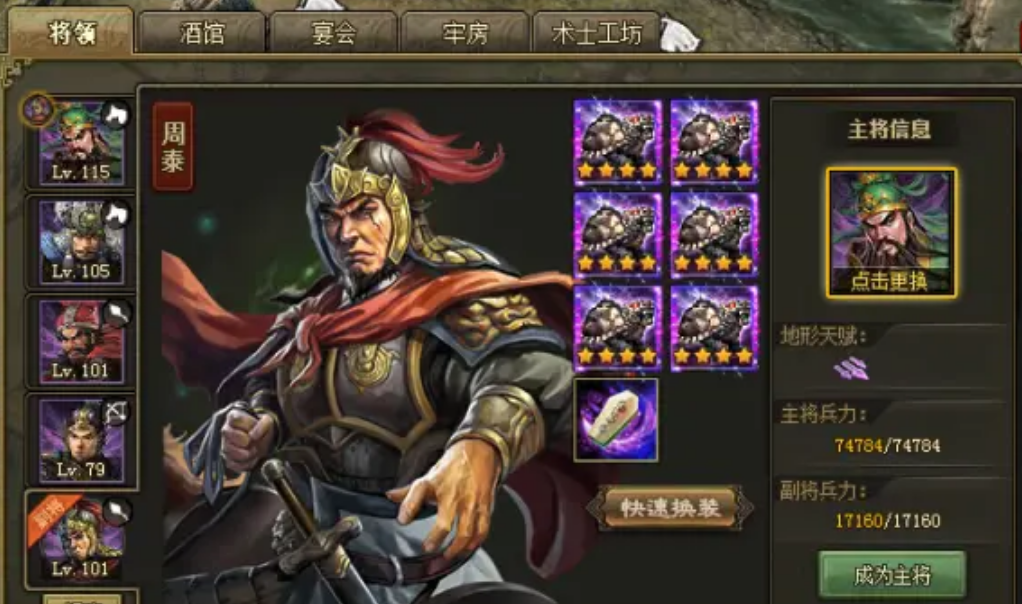
Task: Go to the 牢房 tab
Action: tap(465, 33)
